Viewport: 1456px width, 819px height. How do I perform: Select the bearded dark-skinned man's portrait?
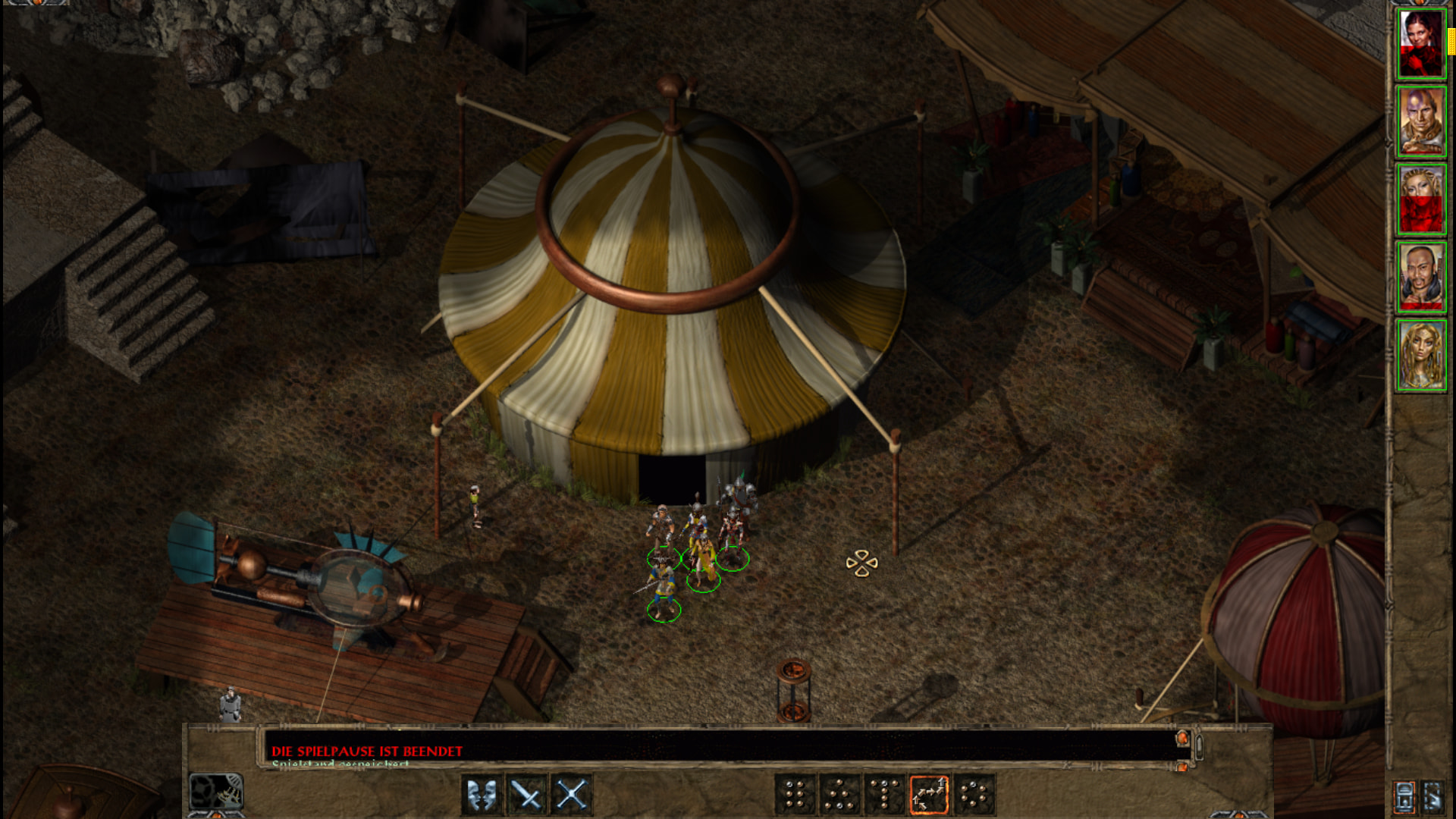point(1421,277)
